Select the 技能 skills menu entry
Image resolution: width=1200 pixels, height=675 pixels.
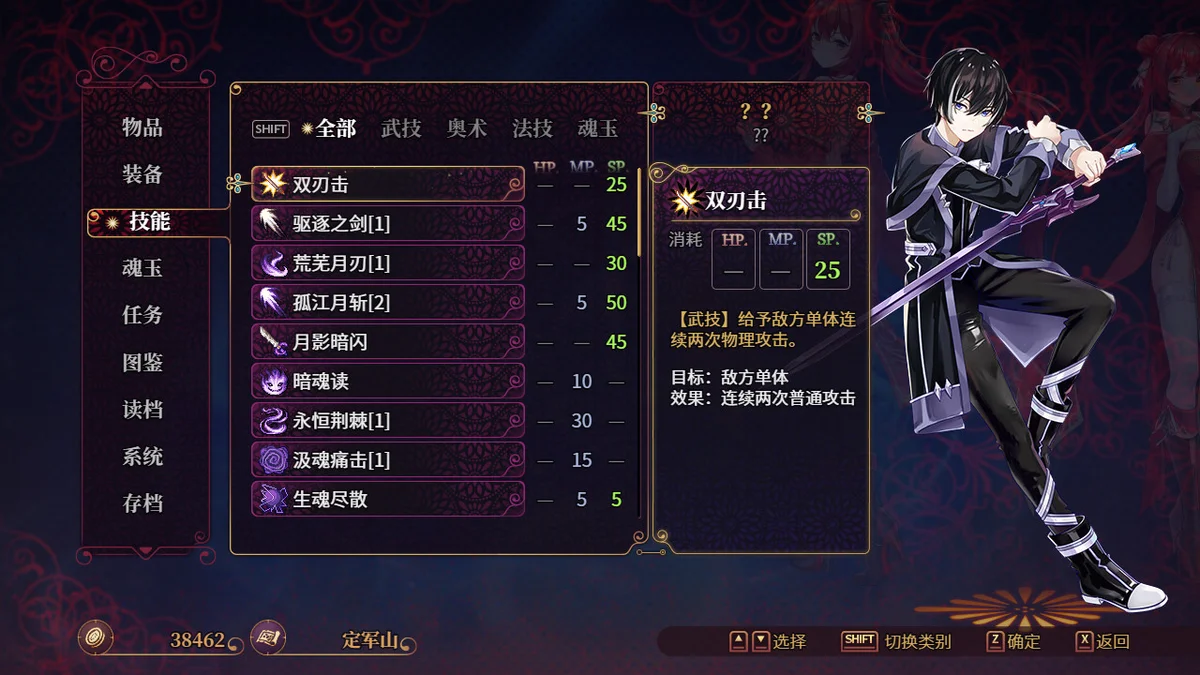[x=149, y=221]
